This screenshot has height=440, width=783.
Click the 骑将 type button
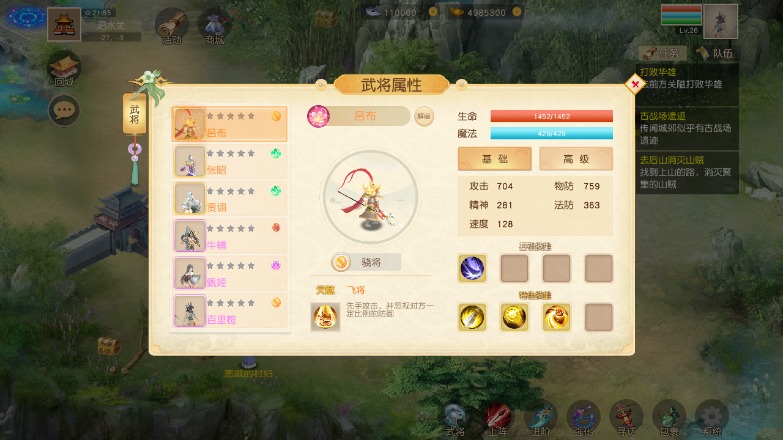(367, 262)
